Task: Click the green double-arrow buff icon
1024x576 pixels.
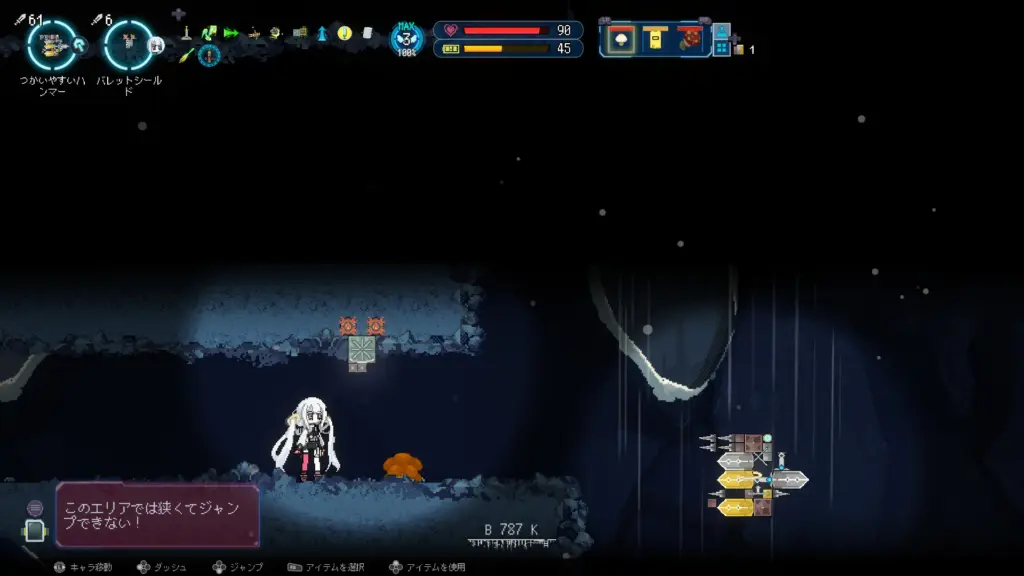Action: click(x=232, y=33)
